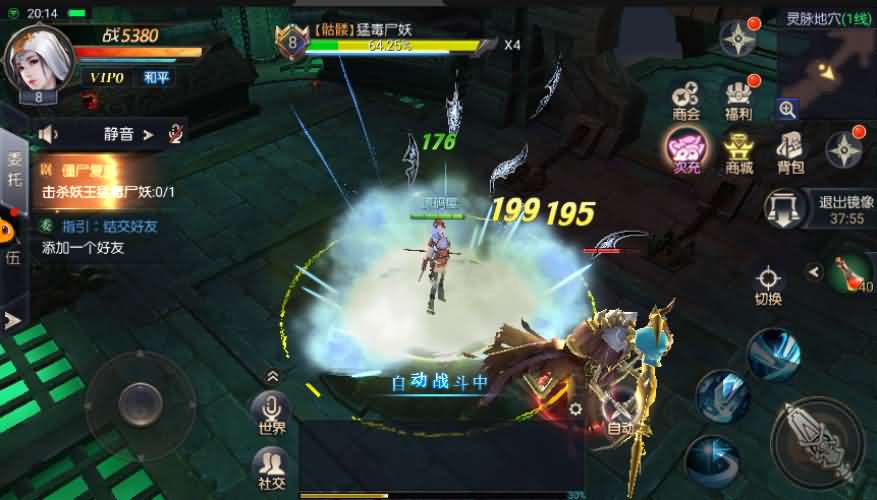Open the 背包 backpack
Image resolution: width=877 pixels, height=500 pixels.
[790, 152]
